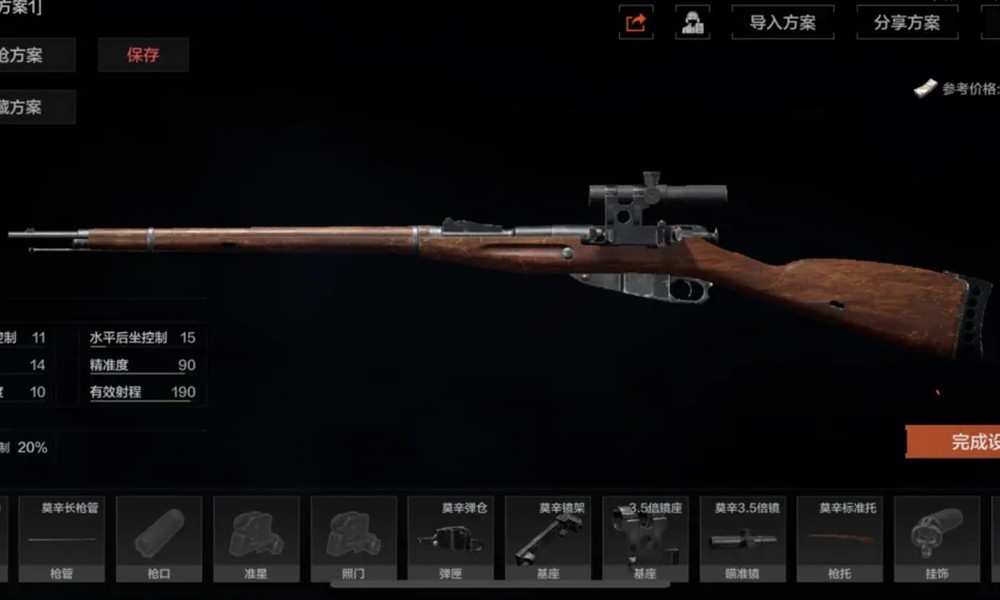This screenshot has width=1000, height=600.
Task: Select the 弹匣 magazine slot
Action: point(451,539)
